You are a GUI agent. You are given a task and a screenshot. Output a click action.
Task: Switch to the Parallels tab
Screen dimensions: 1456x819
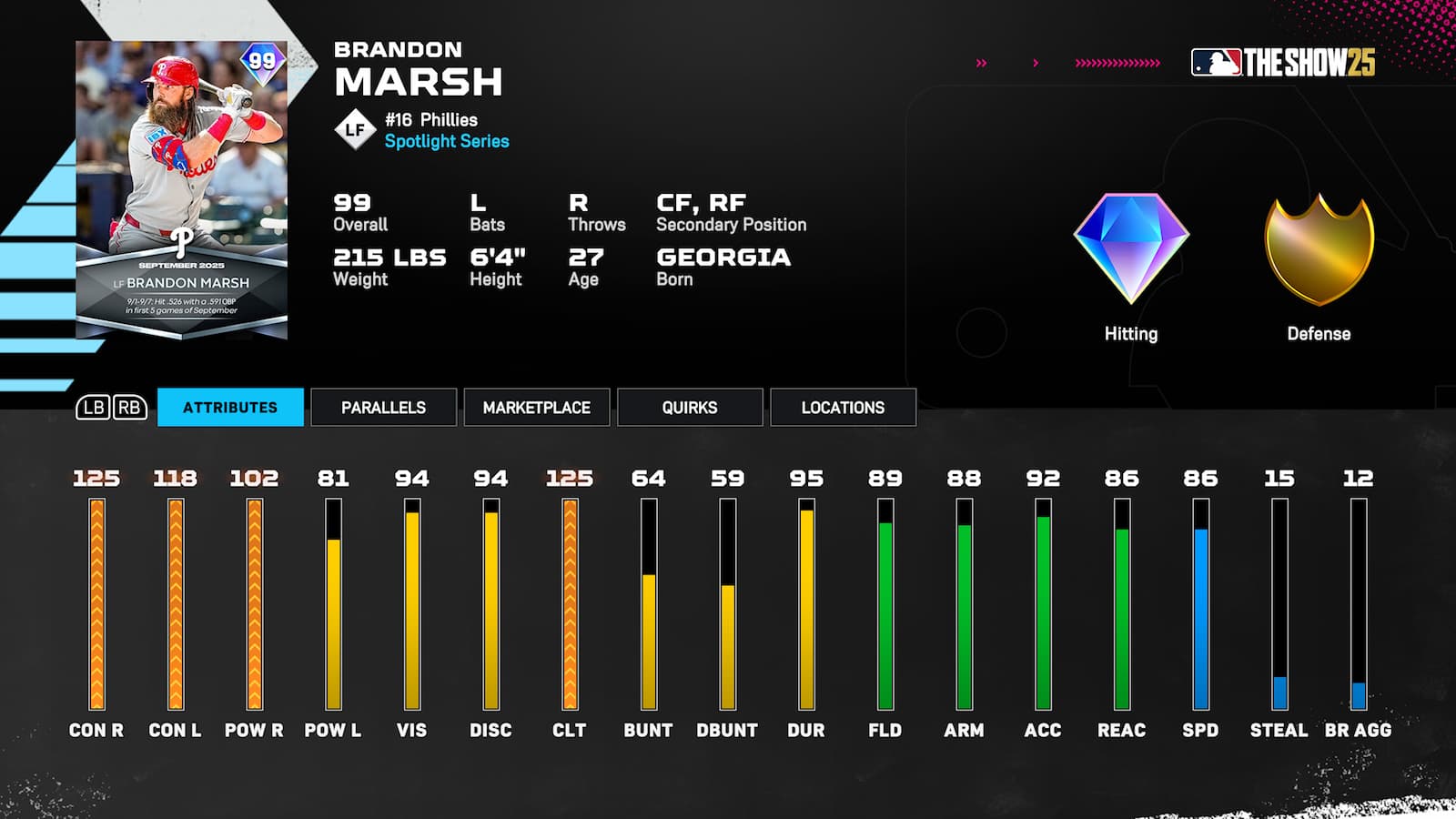coord(383,408)
